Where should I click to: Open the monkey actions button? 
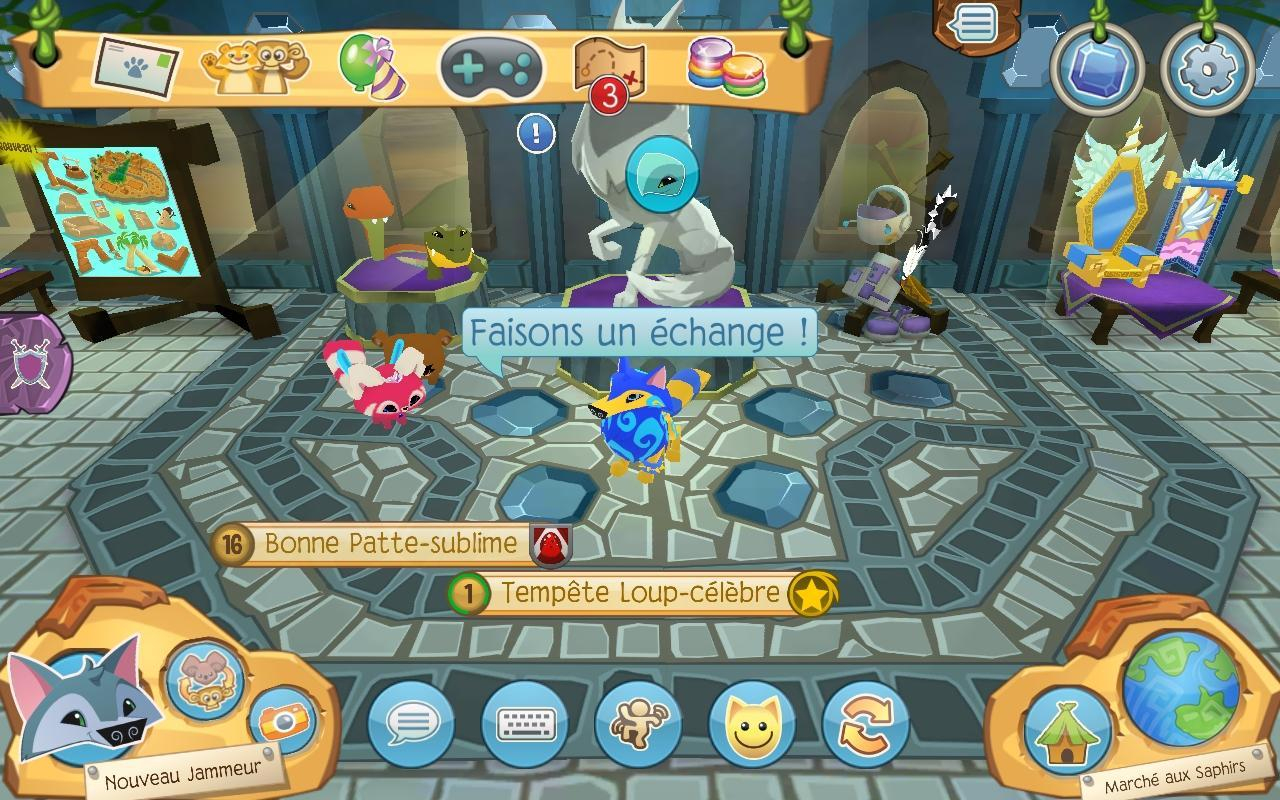pos(638,722)
